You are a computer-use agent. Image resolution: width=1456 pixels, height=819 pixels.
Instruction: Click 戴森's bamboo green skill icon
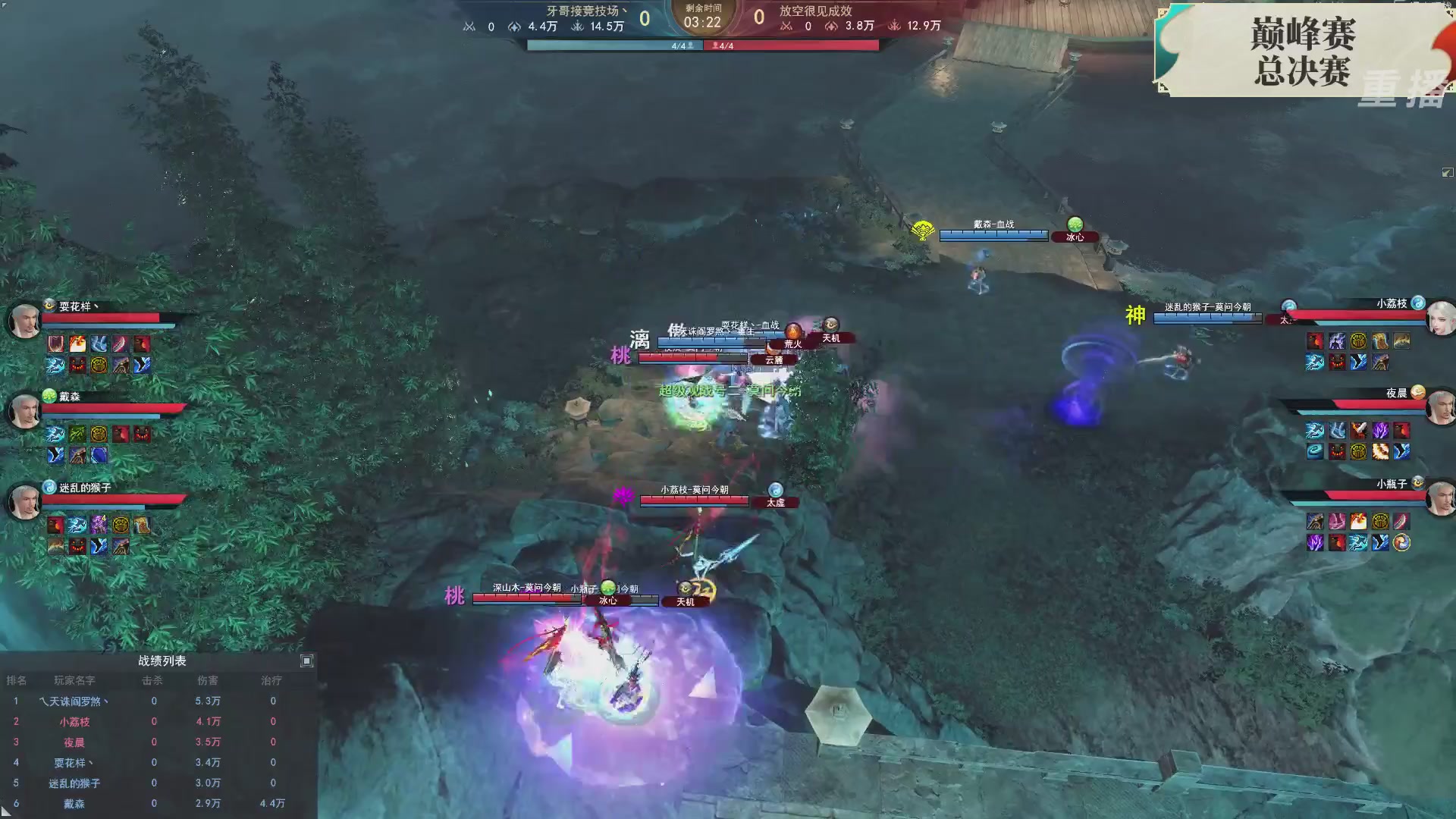click(x=77, y=434)
